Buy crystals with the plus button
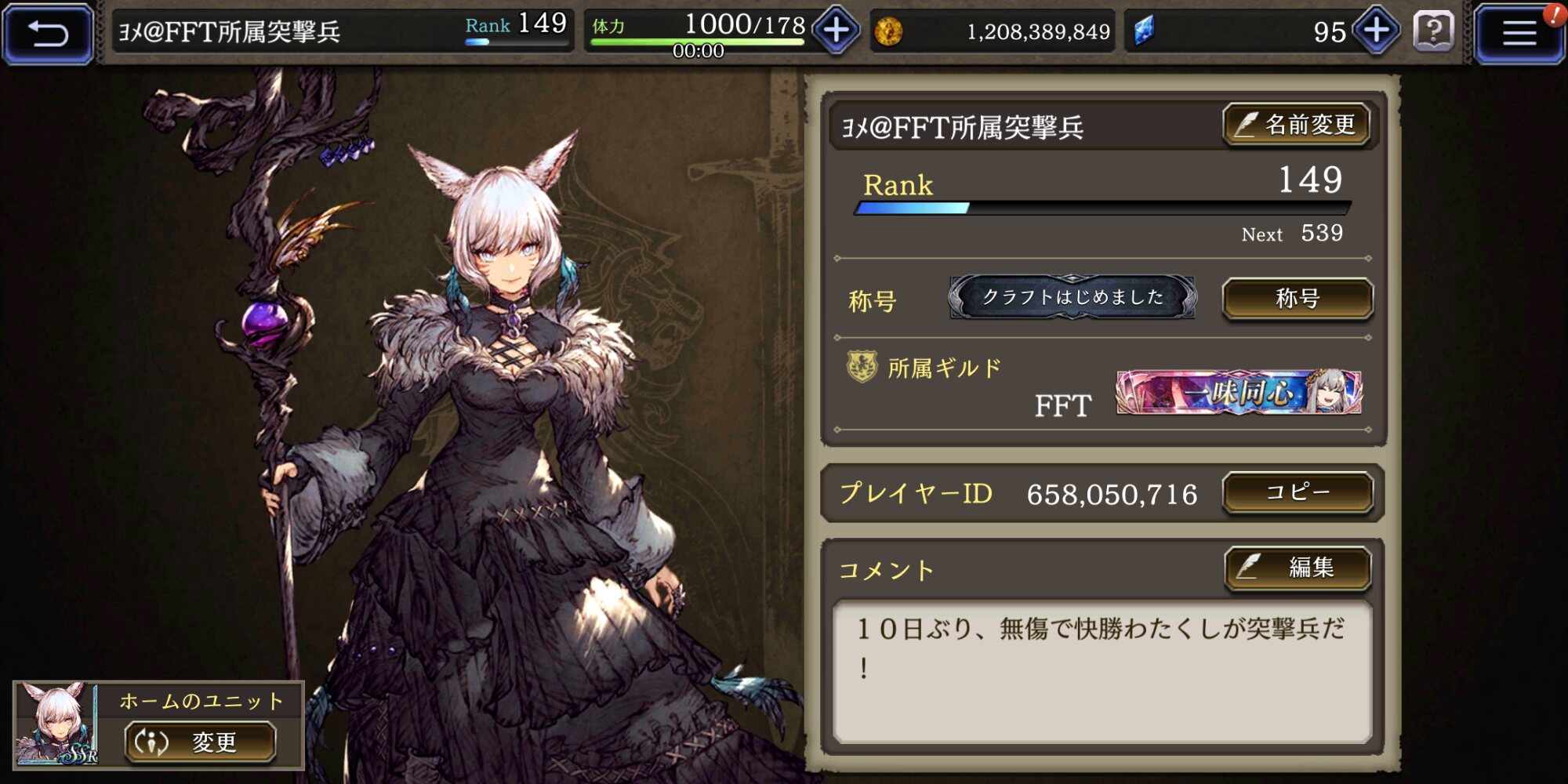The width and height of the screenshot is (1568, 784). pyautogui.click(x=1377, y=31)
